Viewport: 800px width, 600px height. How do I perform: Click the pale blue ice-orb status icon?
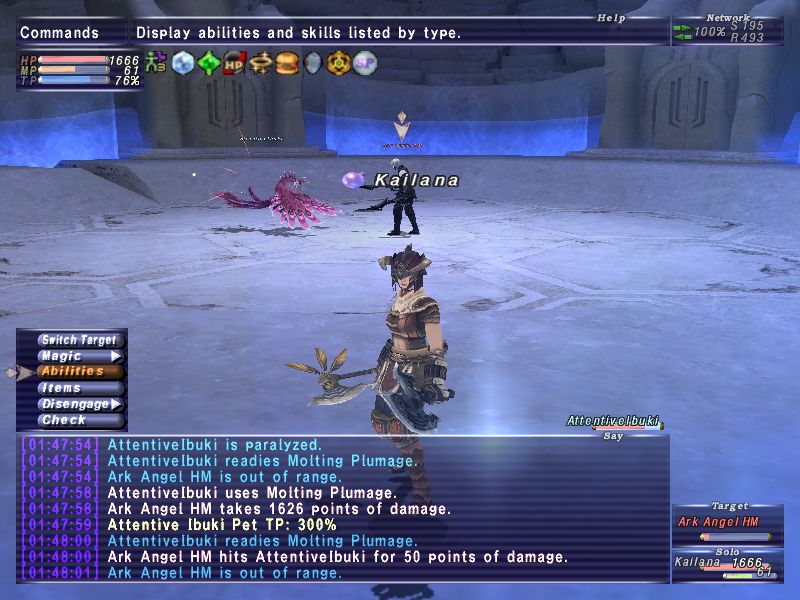(182, 62)
